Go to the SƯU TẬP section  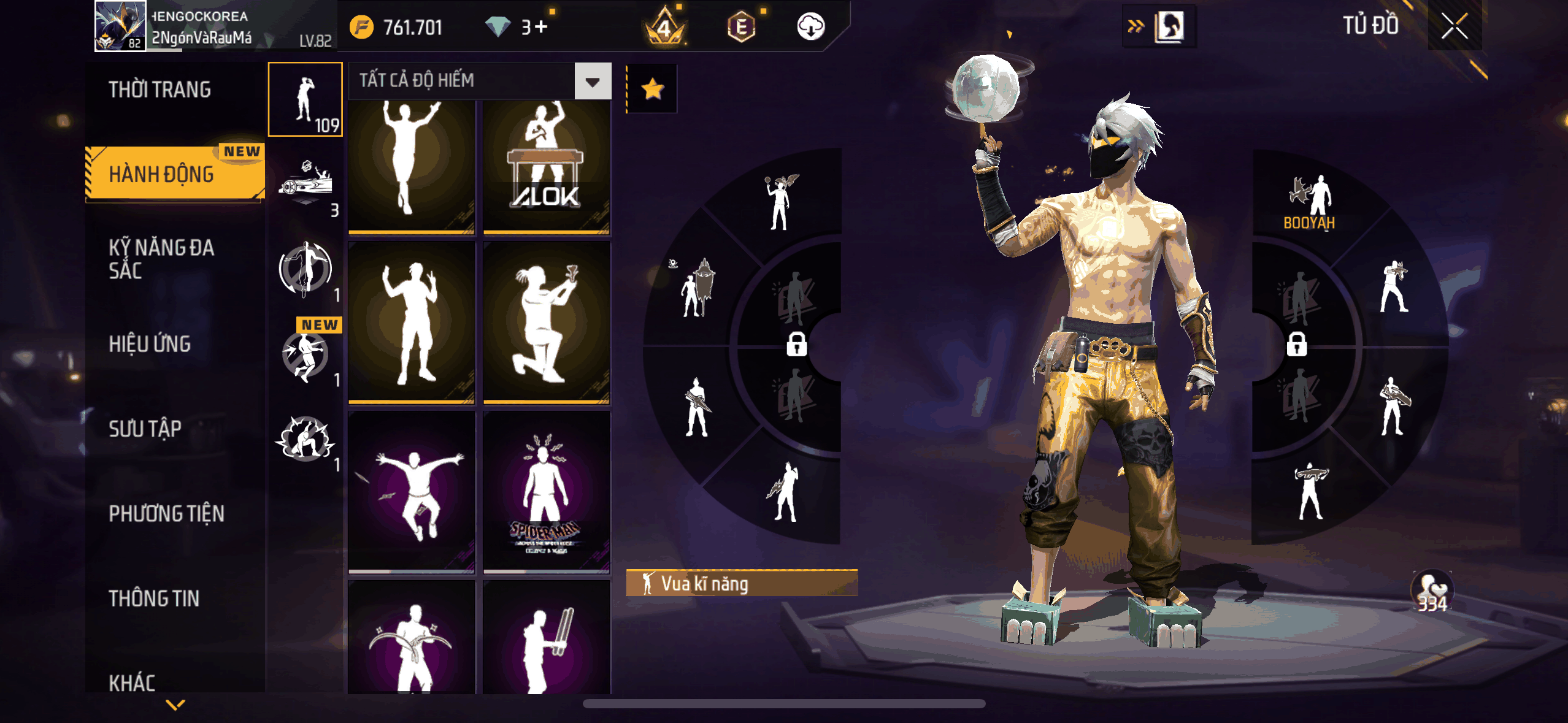145,429
